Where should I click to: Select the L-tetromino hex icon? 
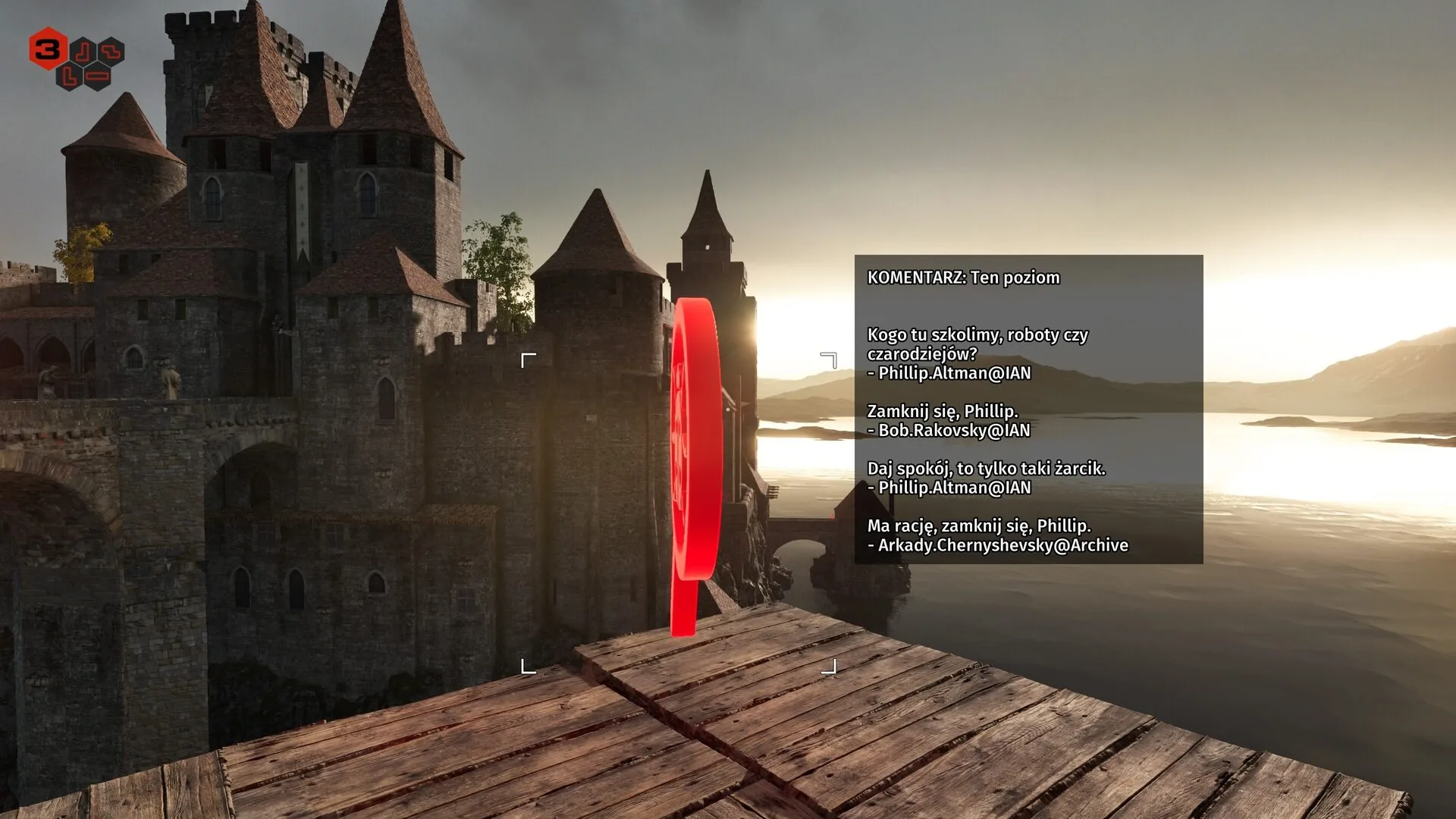pyautogui.click(x=69, y=76)
